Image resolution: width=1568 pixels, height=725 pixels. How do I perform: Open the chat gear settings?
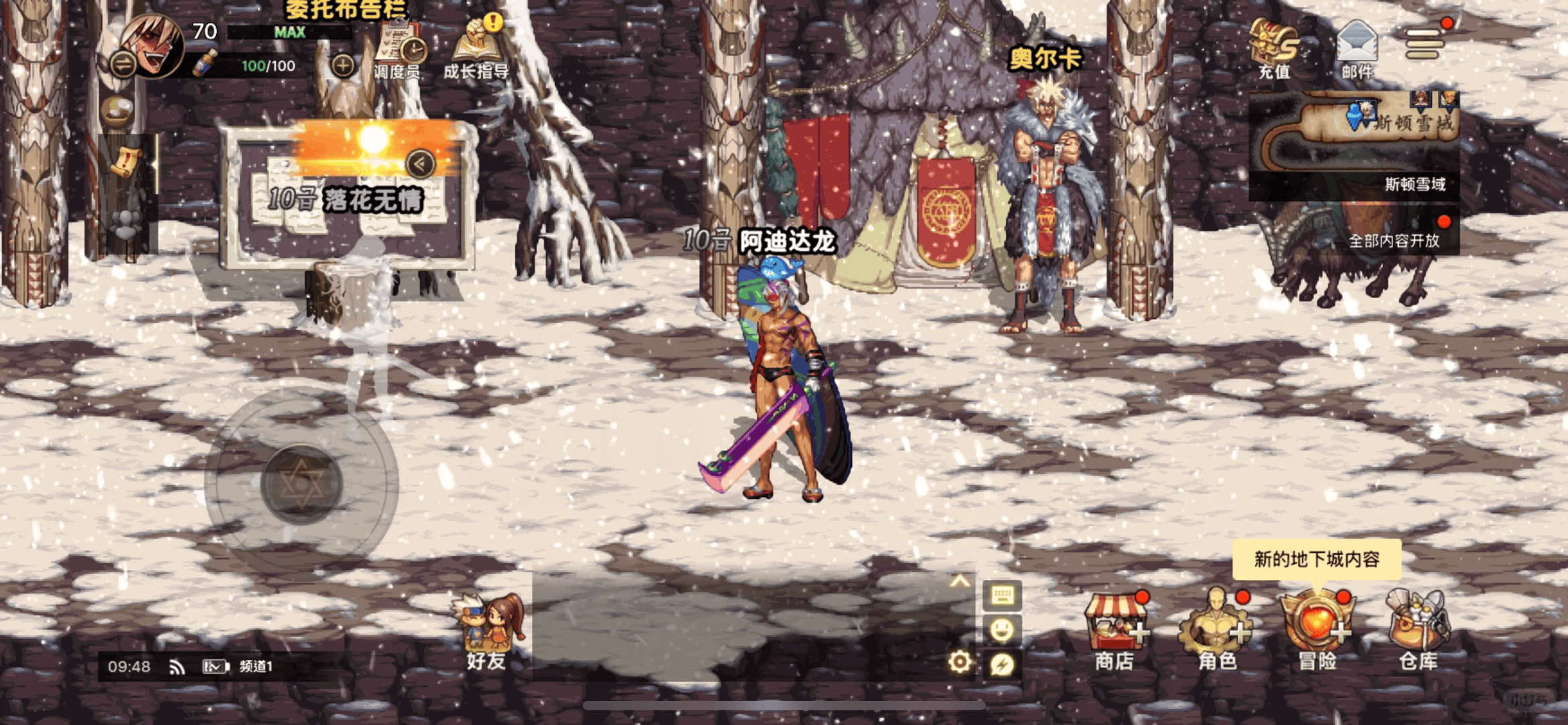(x=959, y=662)
